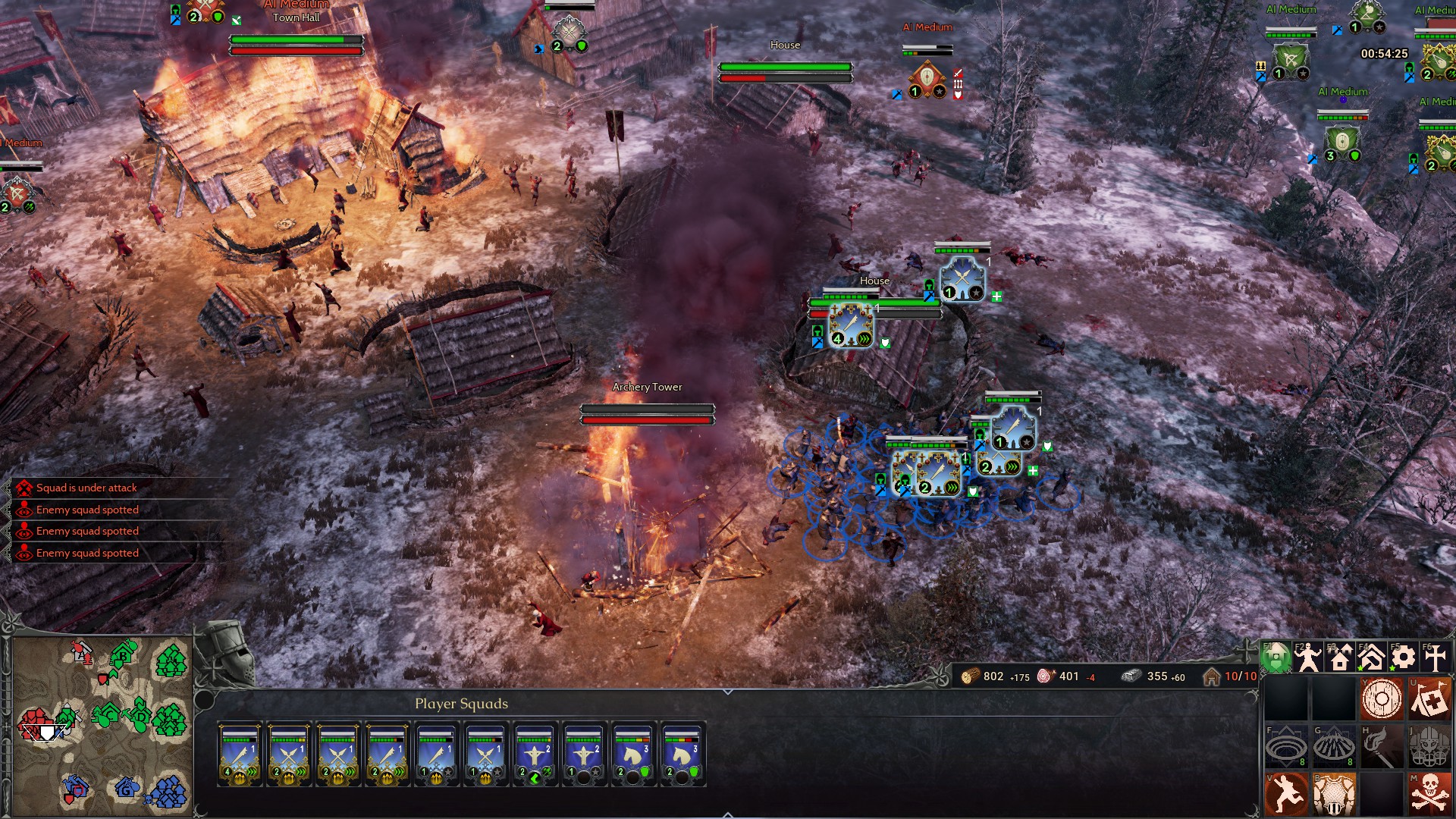Open the F3 houses tab
This screenshot has width=1456, height=819.
(1340, 657)
